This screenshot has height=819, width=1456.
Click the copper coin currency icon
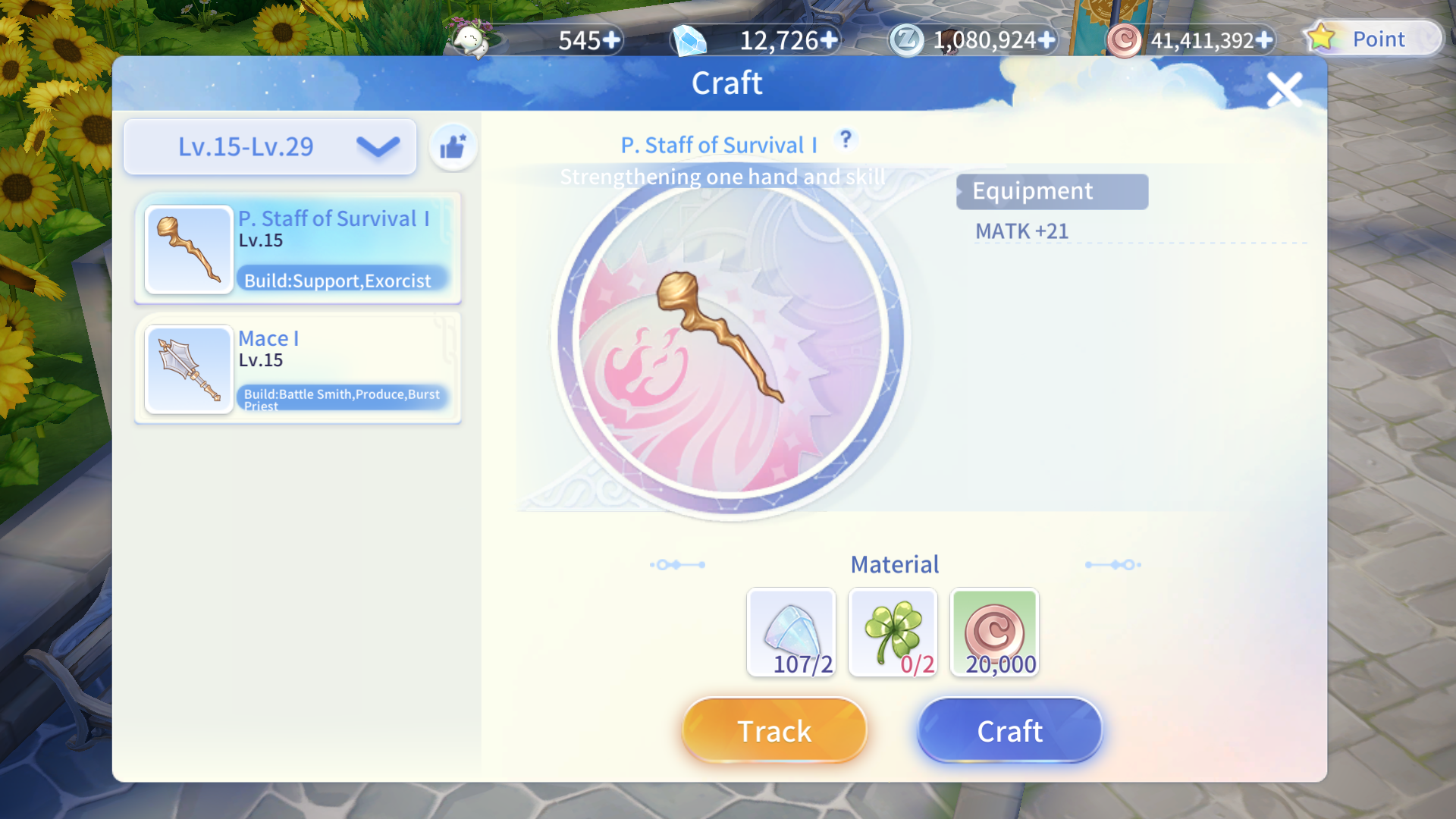point(1125,40)
